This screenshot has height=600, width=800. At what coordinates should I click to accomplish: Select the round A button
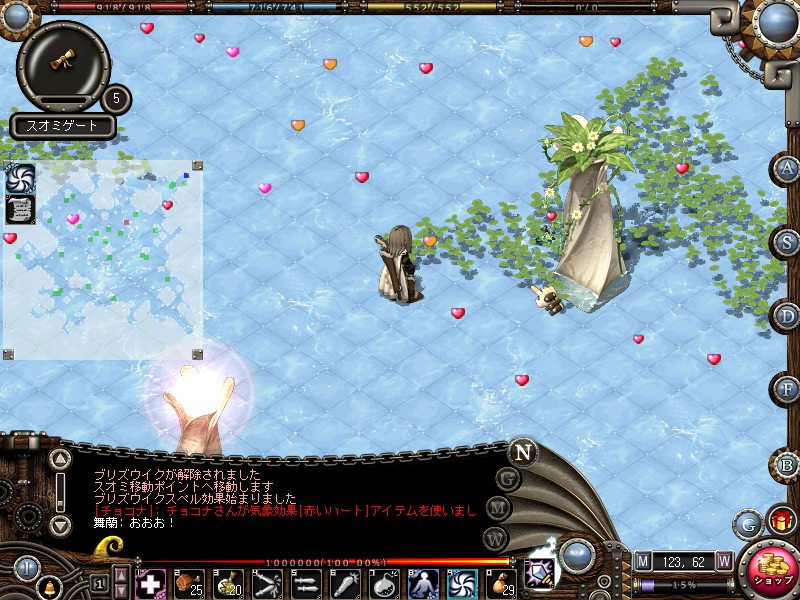coord(789,169)
